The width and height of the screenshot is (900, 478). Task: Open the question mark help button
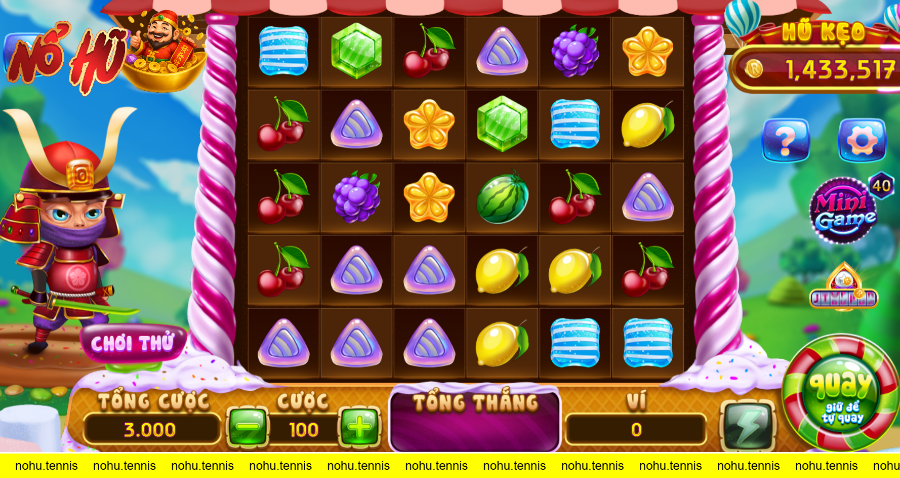click(785, 140)
